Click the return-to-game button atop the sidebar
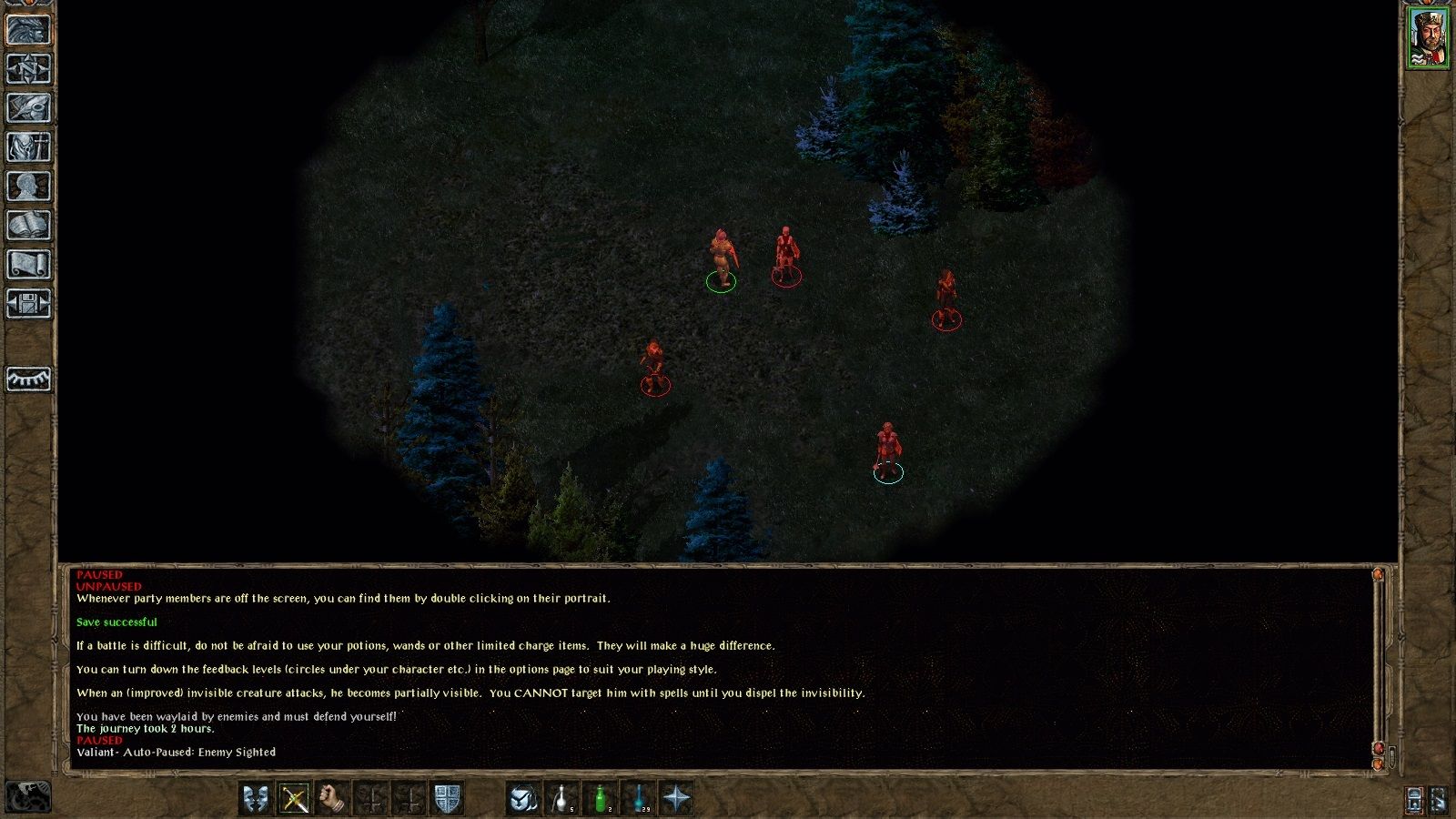 click(28, 30)
